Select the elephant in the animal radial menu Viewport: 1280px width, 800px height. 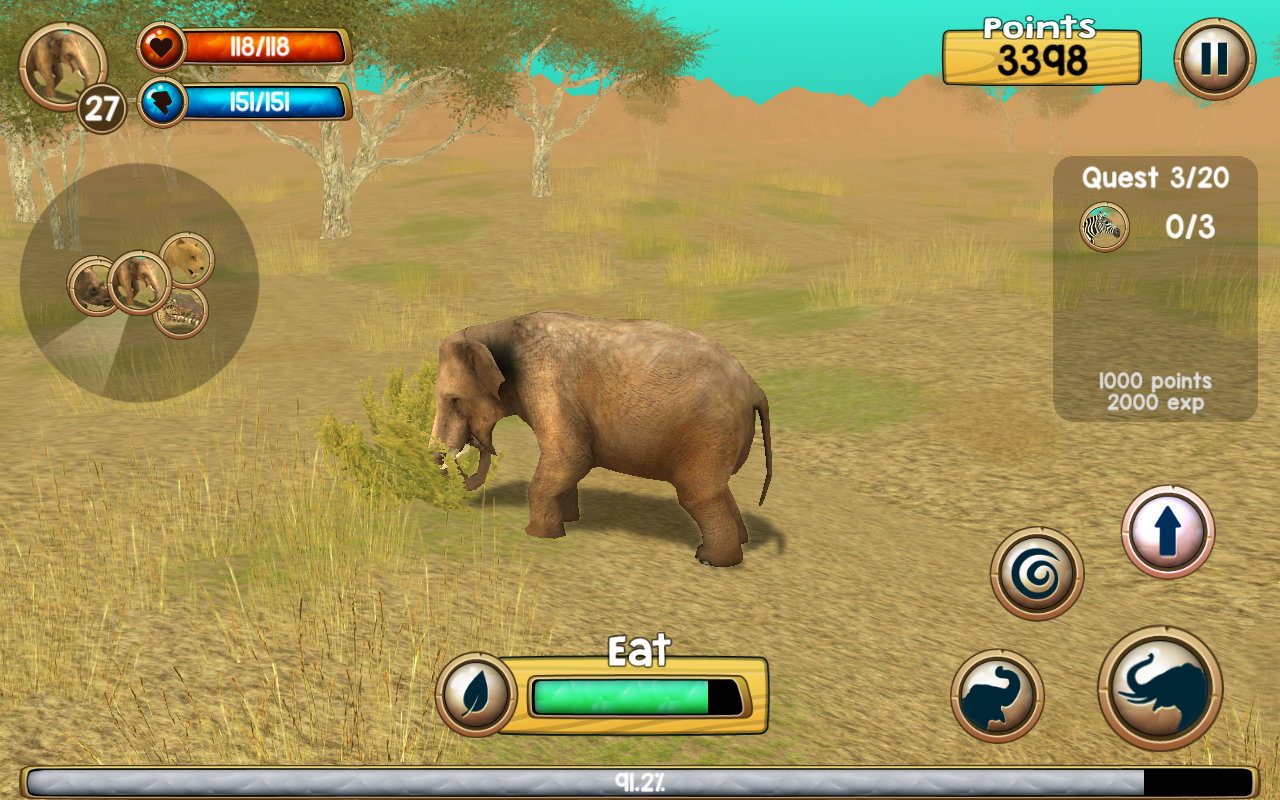[x=141, y=282]
